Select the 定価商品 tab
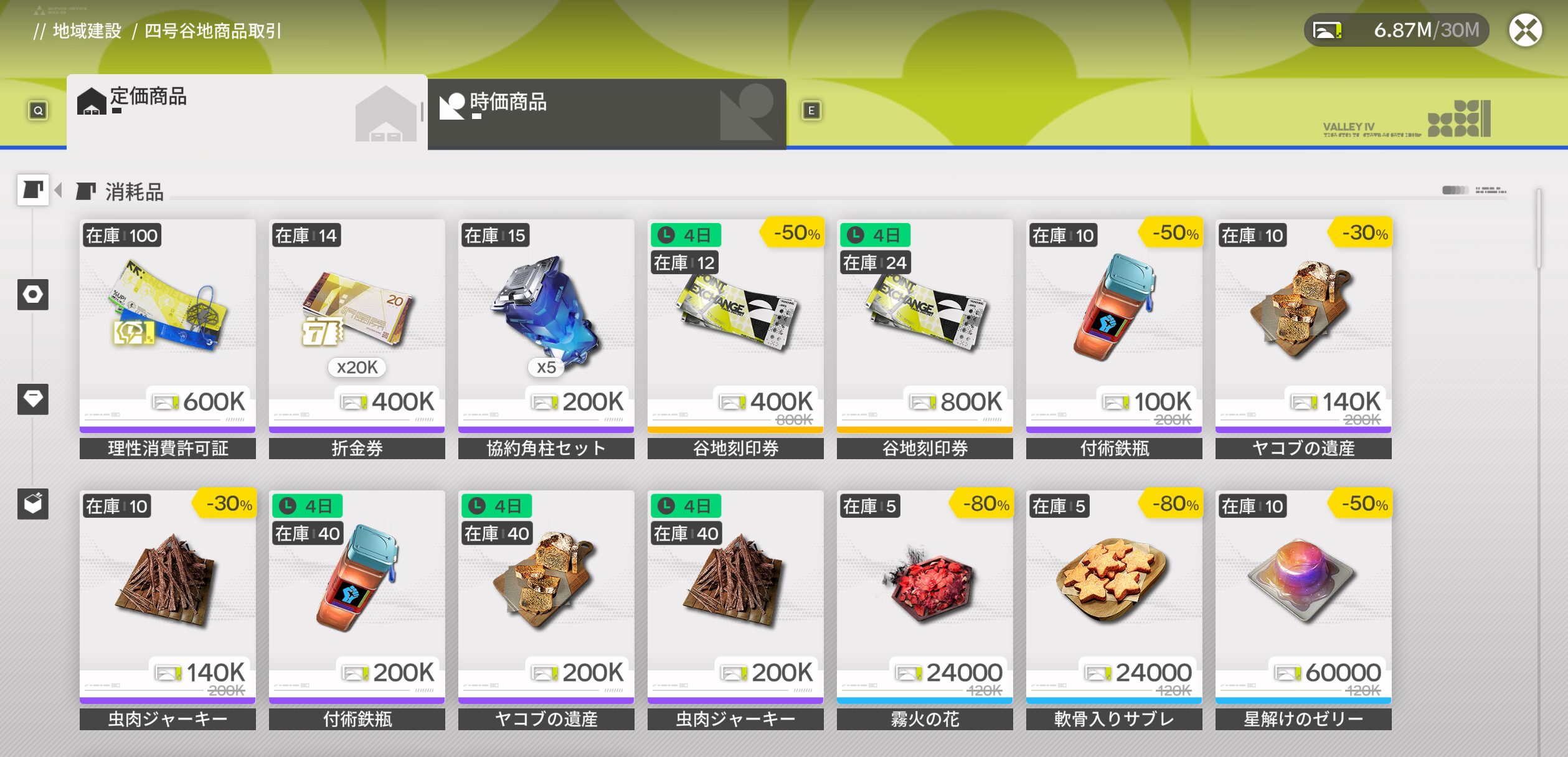Image resolution: width=1568 pixels, height=757 pixels. [247, 112]
